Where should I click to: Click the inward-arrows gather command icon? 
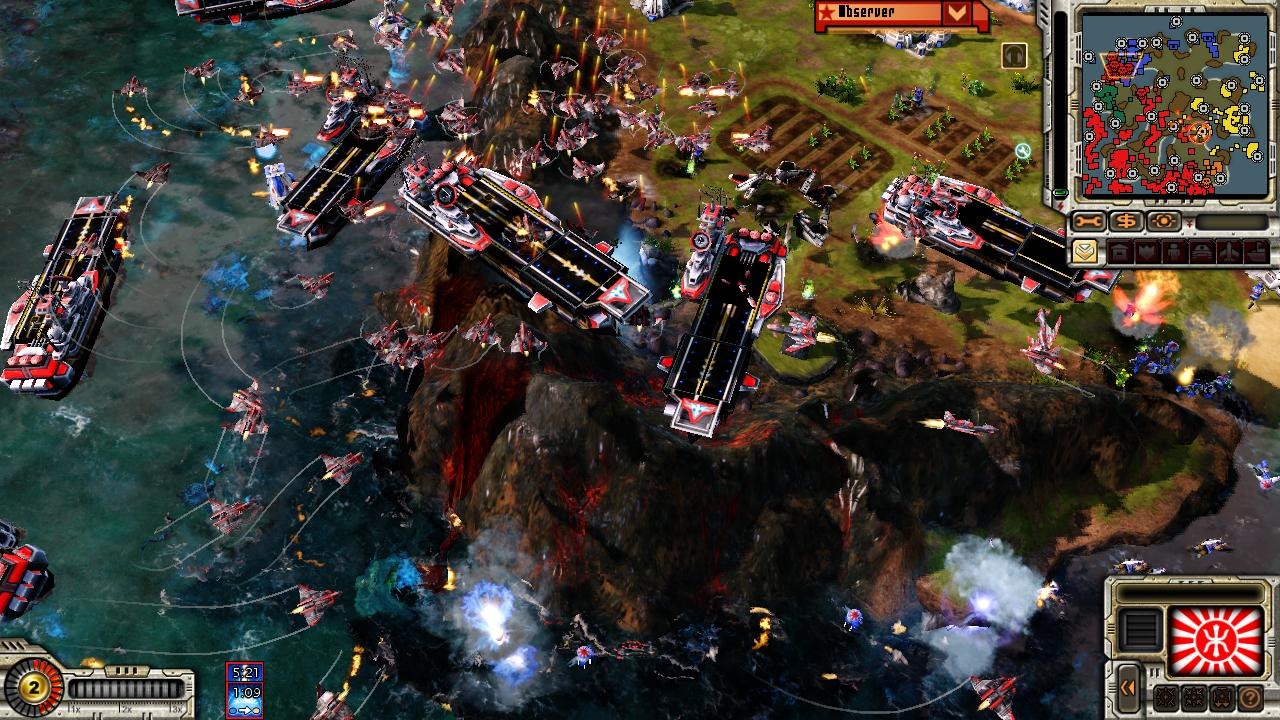[x=1194, y=697]
